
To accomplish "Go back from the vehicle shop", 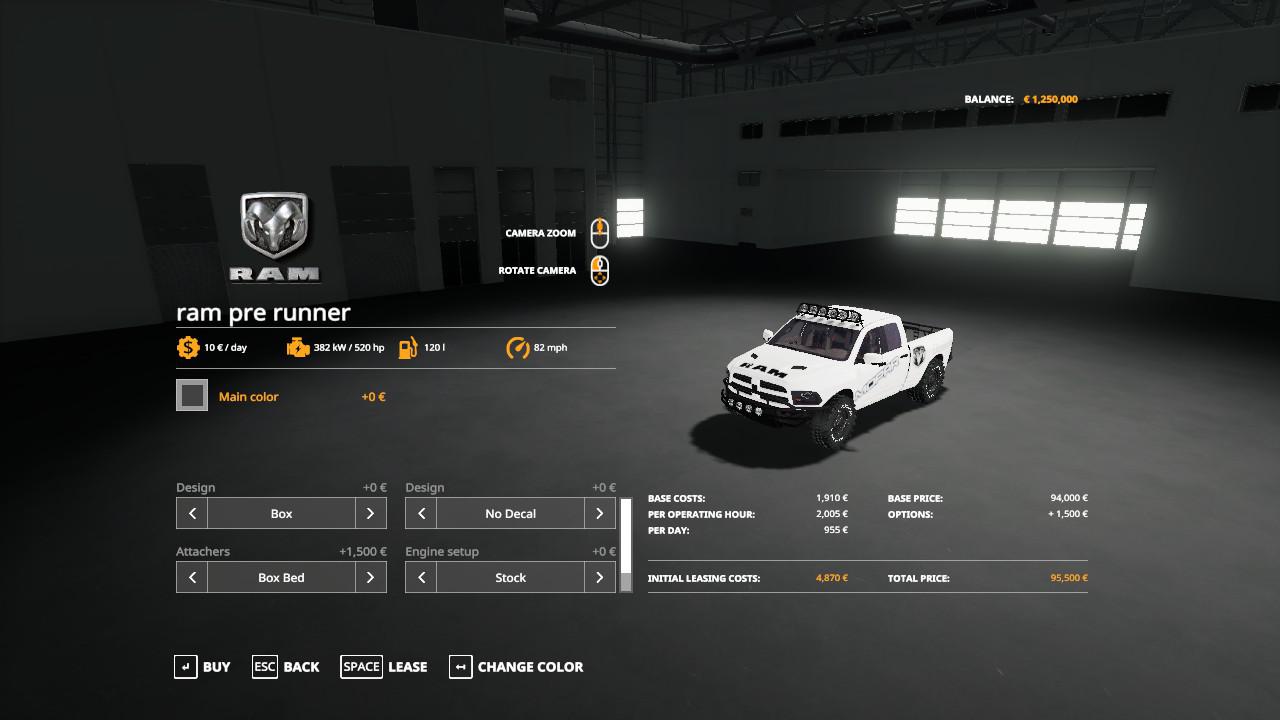I will 286,667.
